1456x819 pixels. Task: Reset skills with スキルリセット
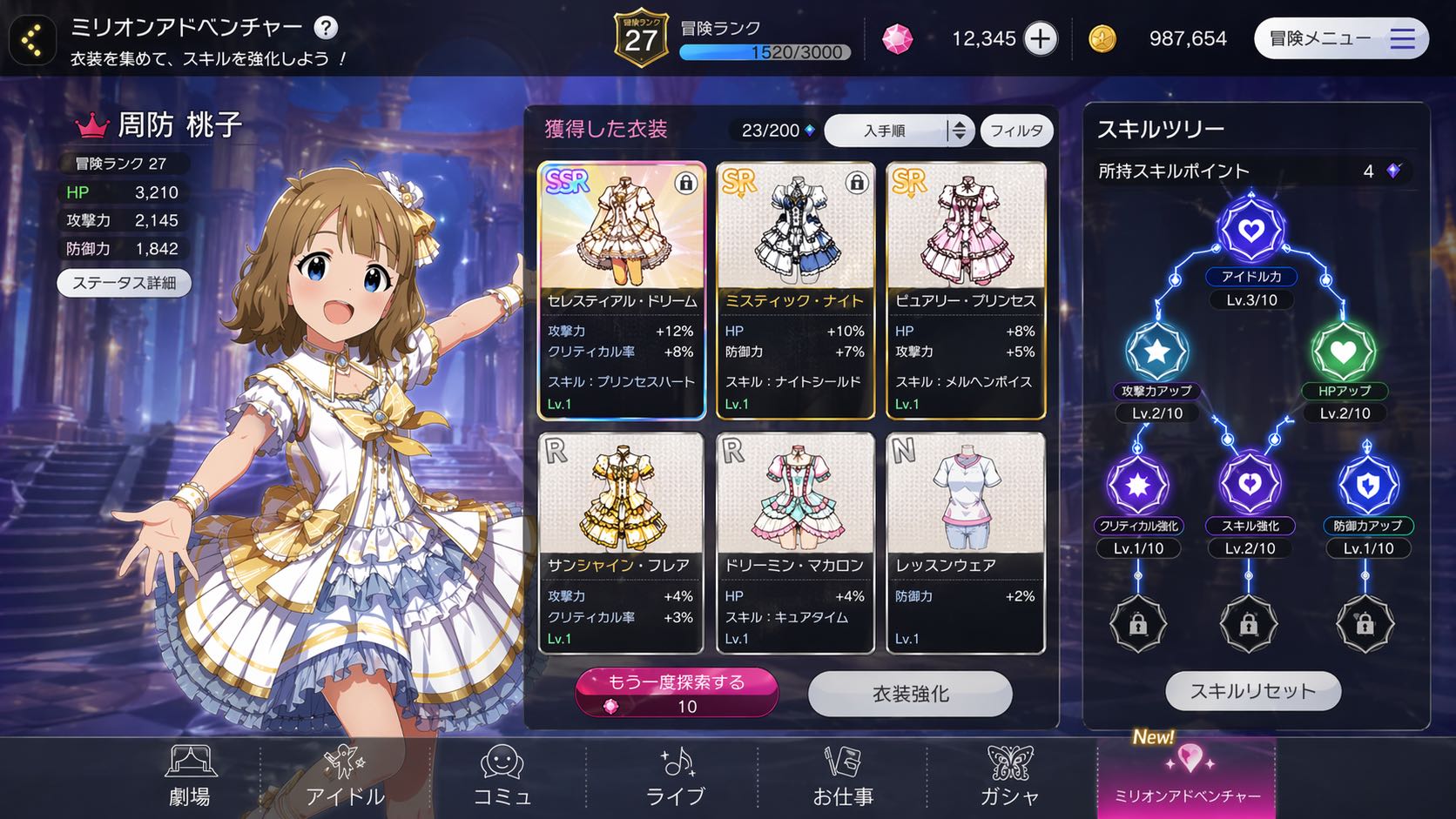pyautogui.click(x=1253, y=691)
